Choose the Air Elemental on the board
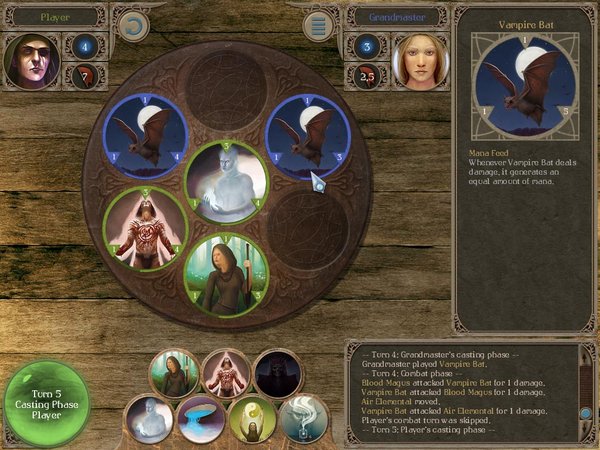Screen dimensions: 600x450 pyautogui.click(x=227, y=181)
